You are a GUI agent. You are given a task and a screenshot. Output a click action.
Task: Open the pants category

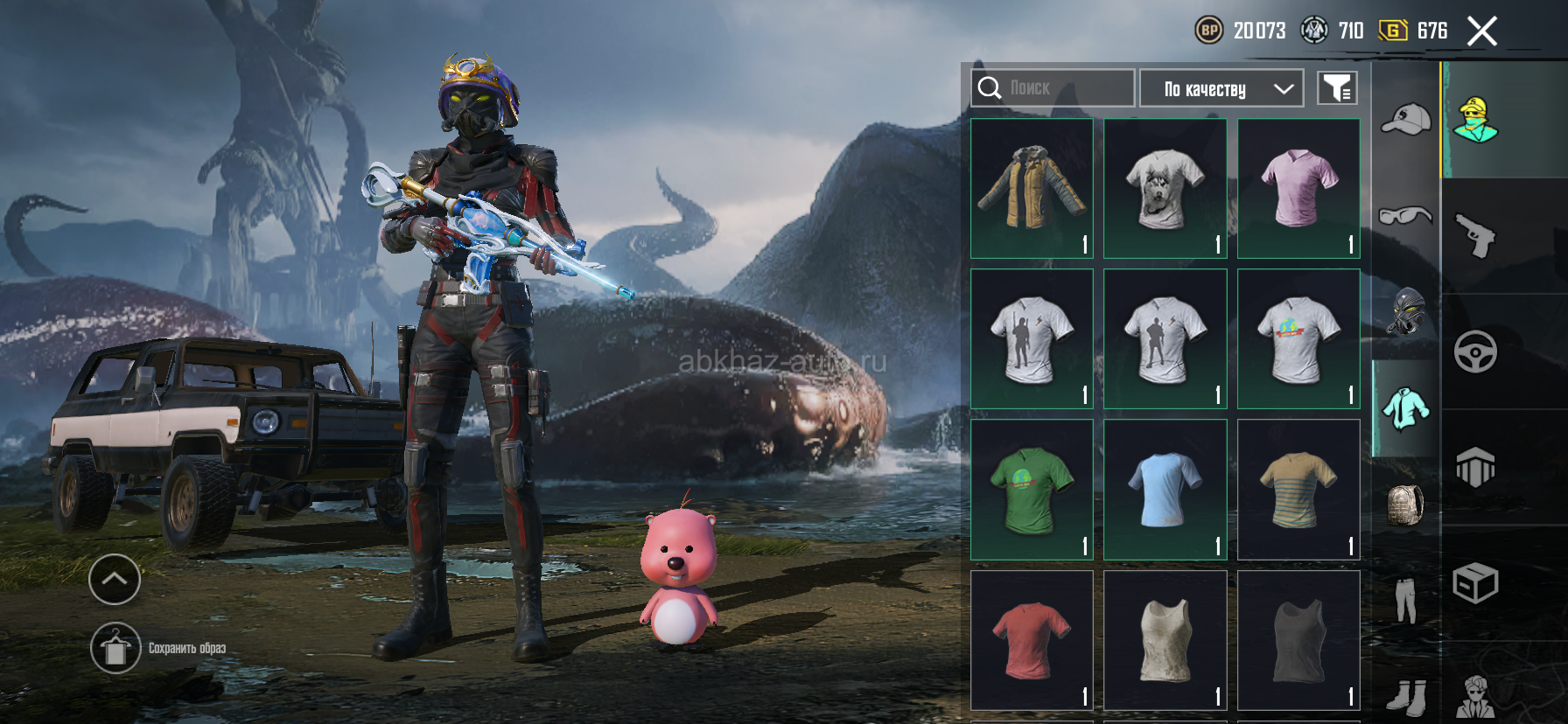tap(1405, 600)
